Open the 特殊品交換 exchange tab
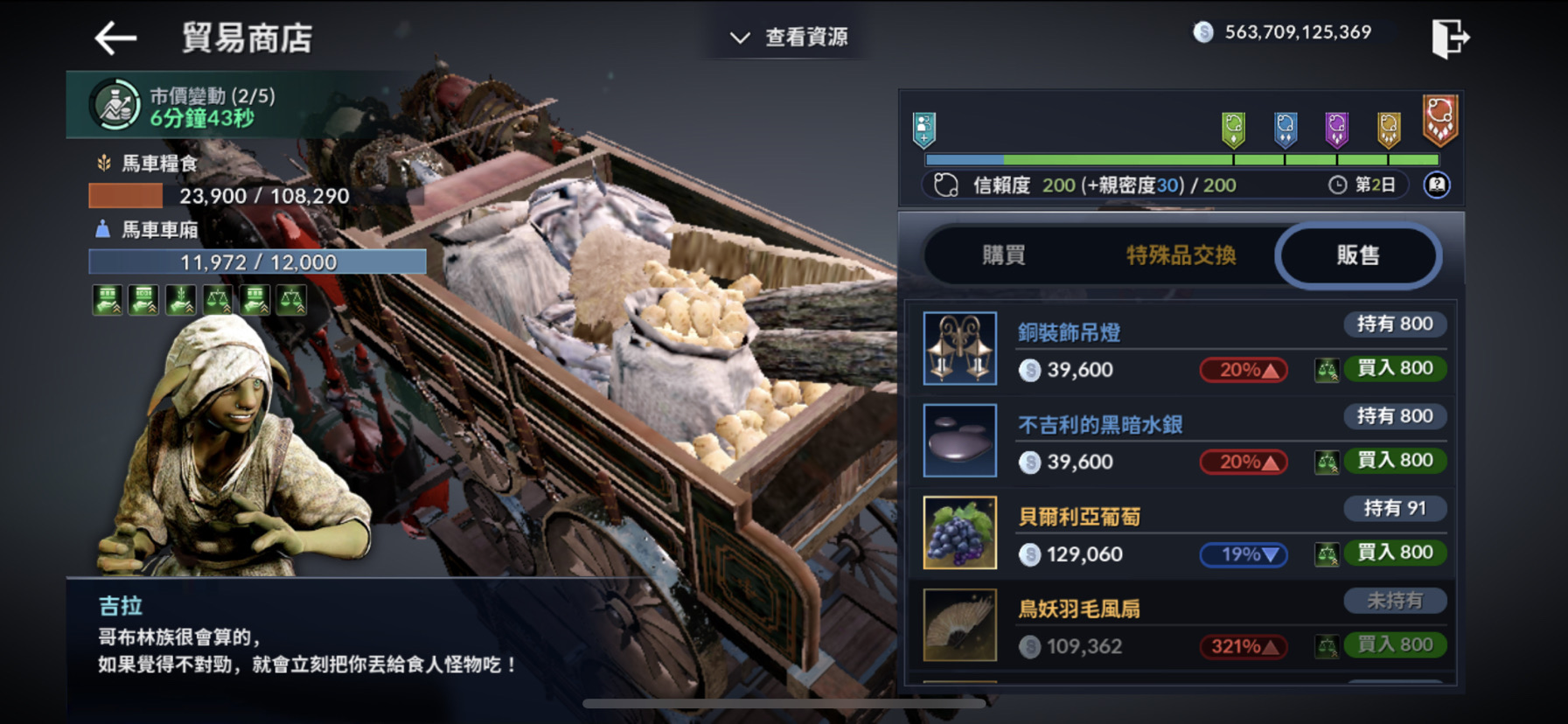The height and width of the screenshot is (724, 1568). coord(1182,254)
